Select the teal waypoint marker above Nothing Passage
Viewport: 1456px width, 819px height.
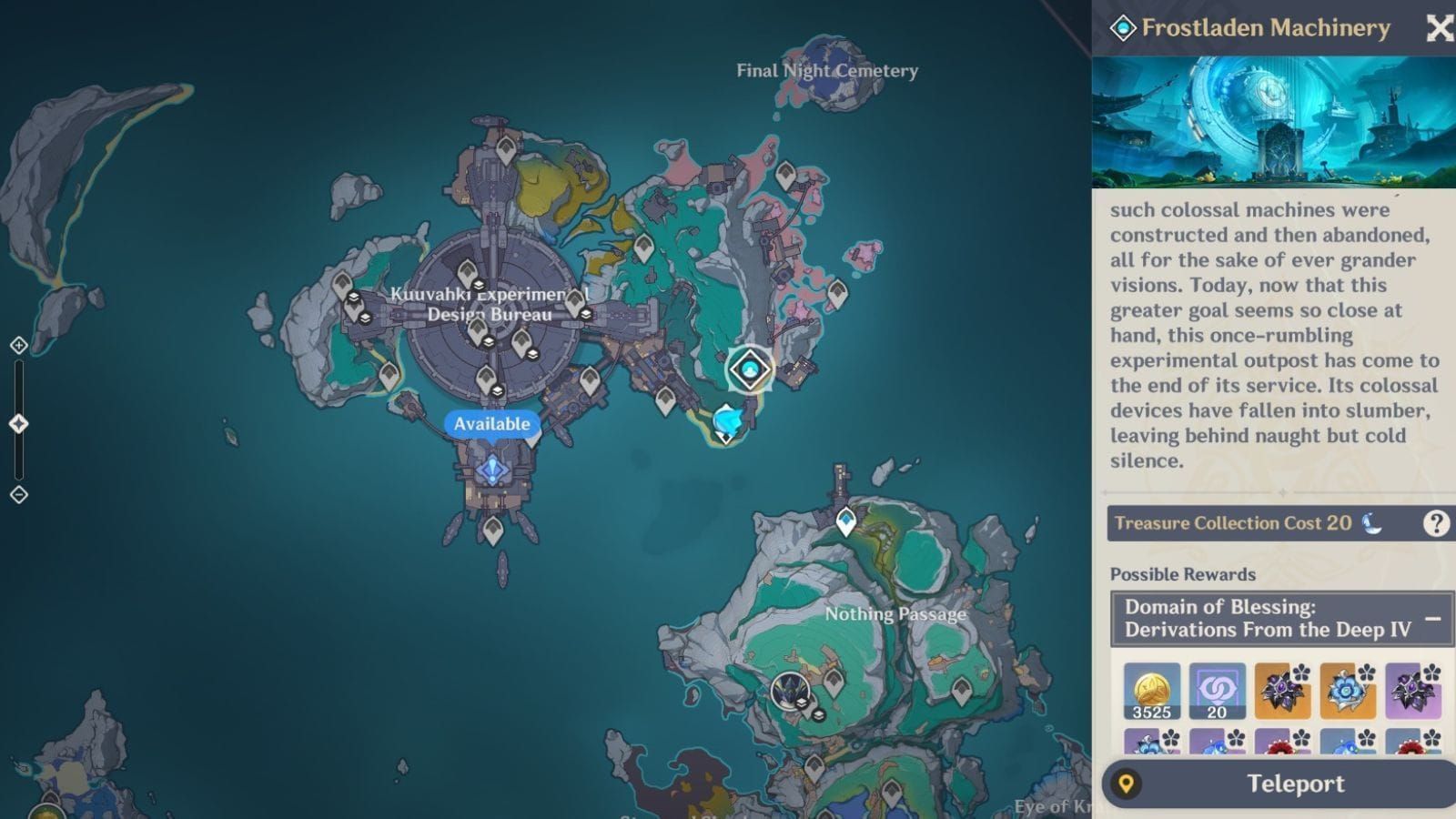(x=844, y=519)
